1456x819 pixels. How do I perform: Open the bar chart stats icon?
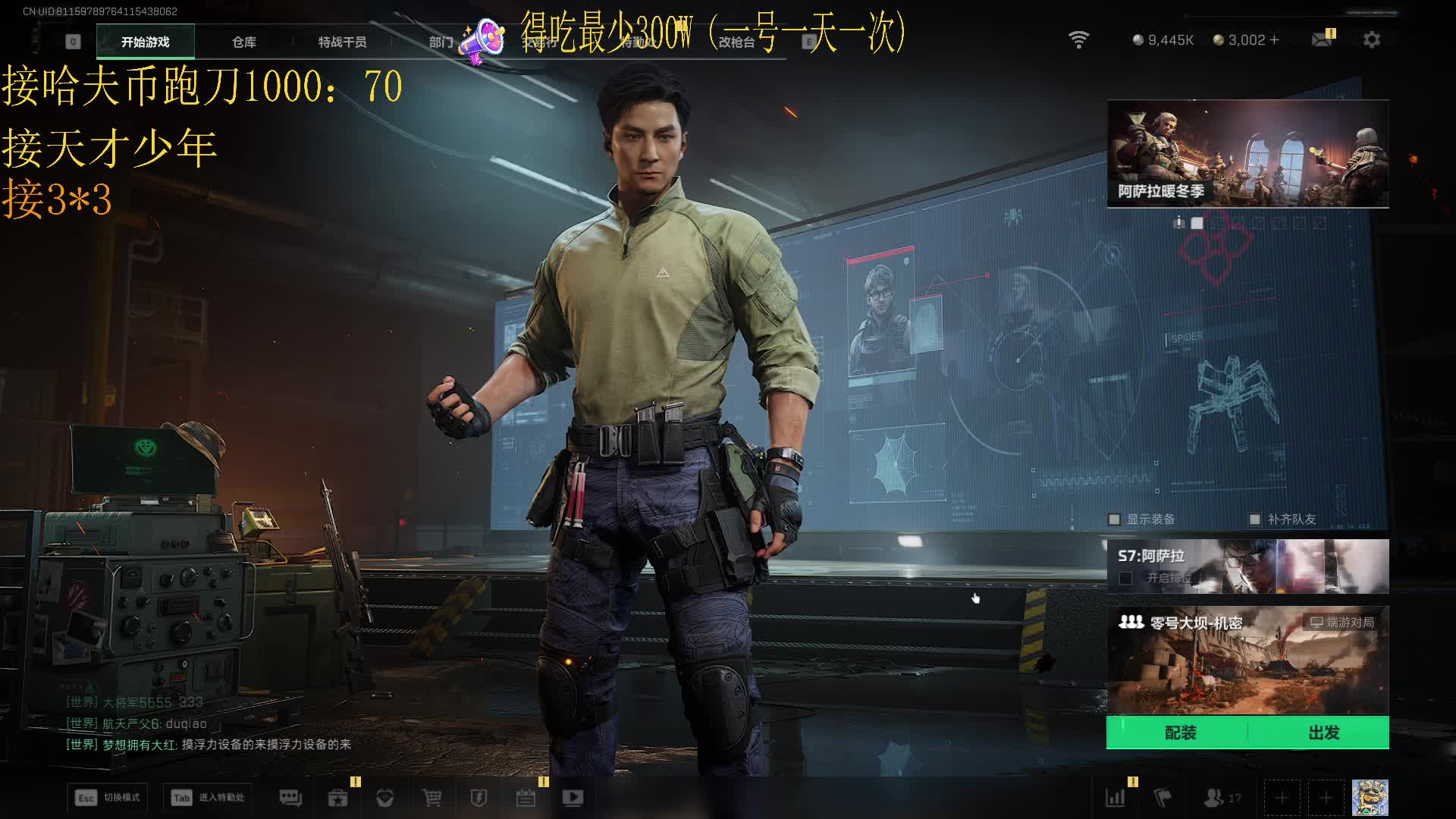pos(1116,798)
